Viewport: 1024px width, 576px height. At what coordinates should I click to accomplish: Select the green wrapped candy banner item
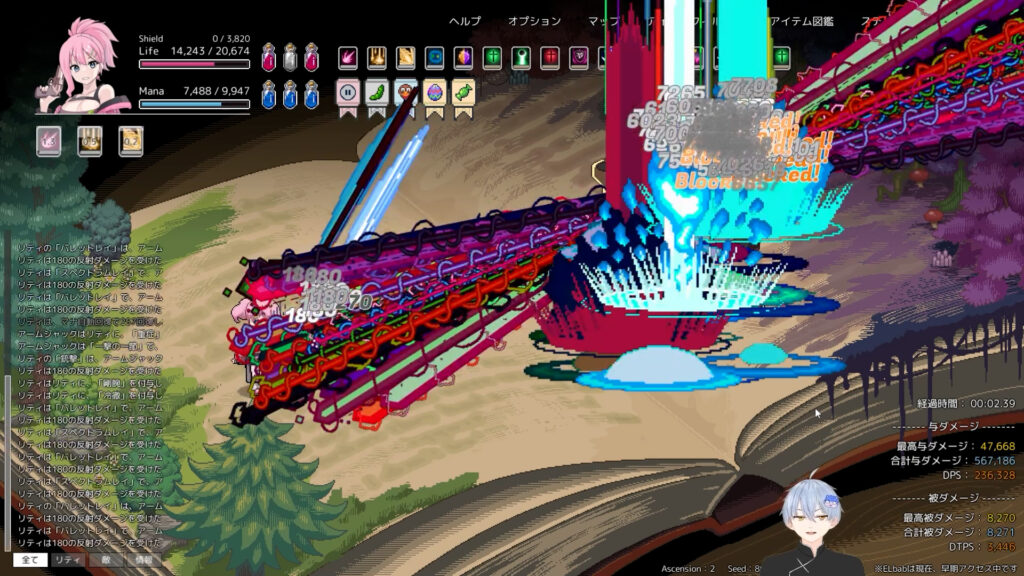[x=463, y=93]
